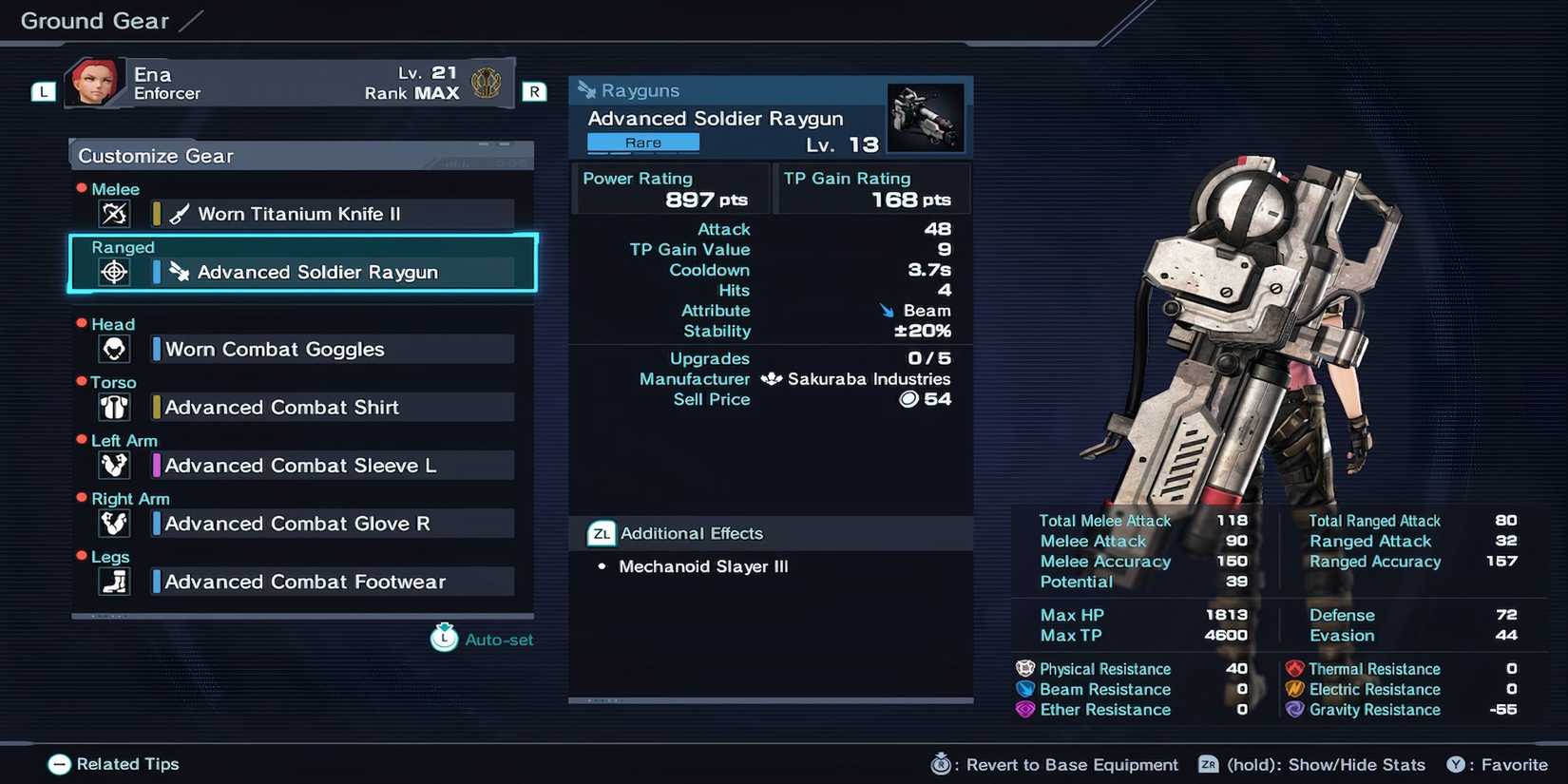Click the Right Arm glove icon
The image size is (1568, 784).
coord(114,523)
